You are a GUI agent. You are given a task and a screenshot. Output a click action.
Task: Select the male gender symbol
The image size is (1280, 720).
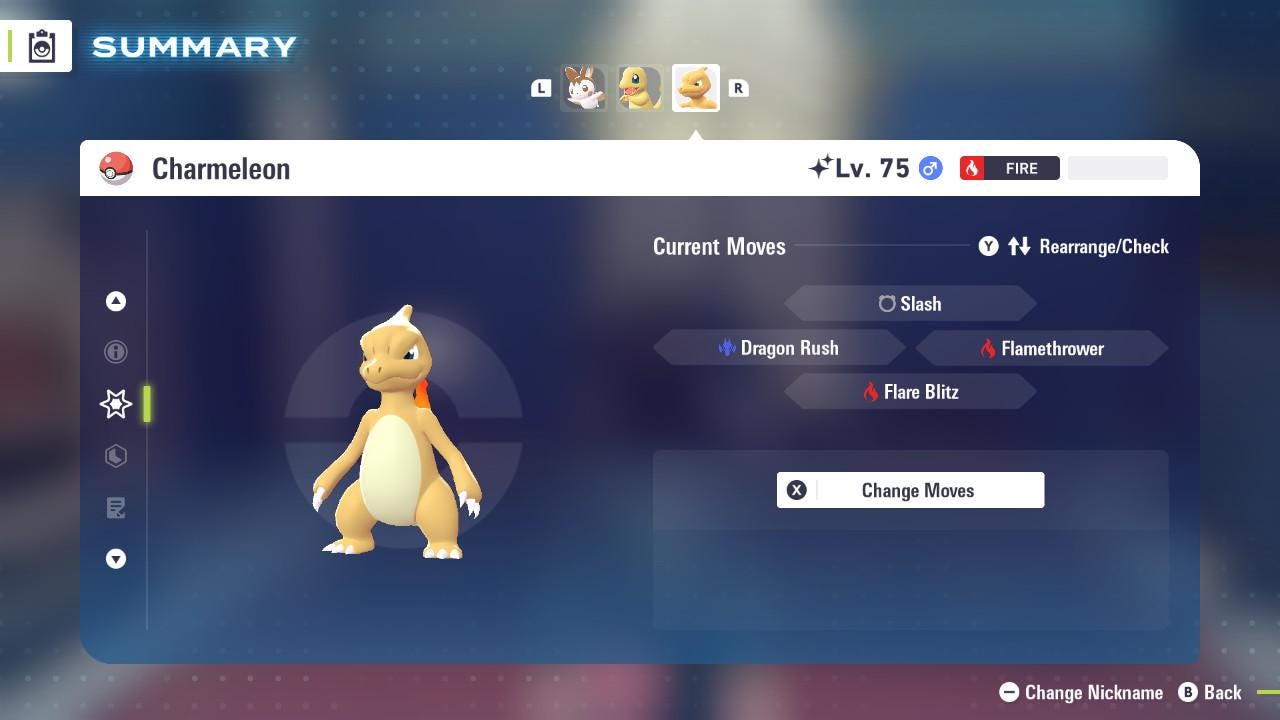coord(929,168)
